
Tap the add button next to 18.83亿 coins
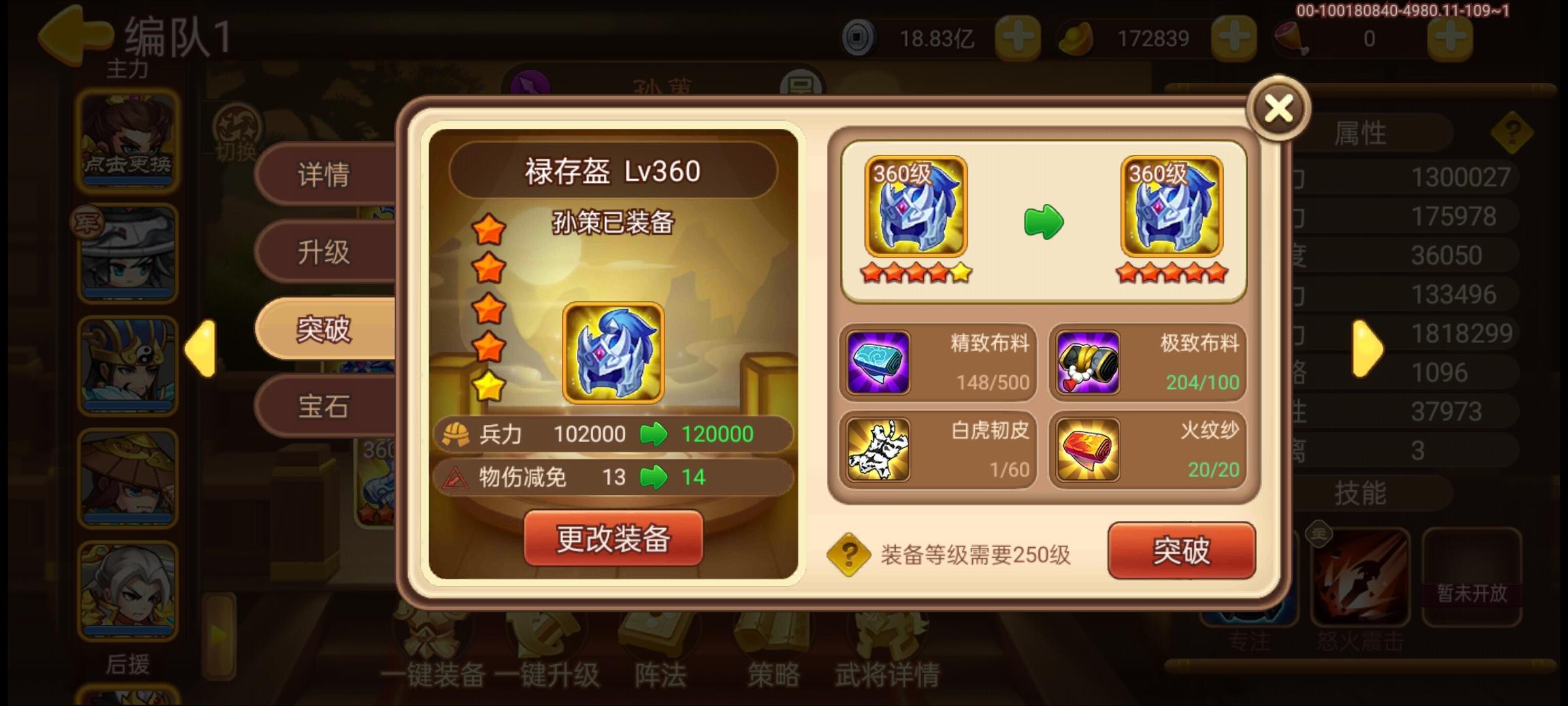pos(1017,37)
